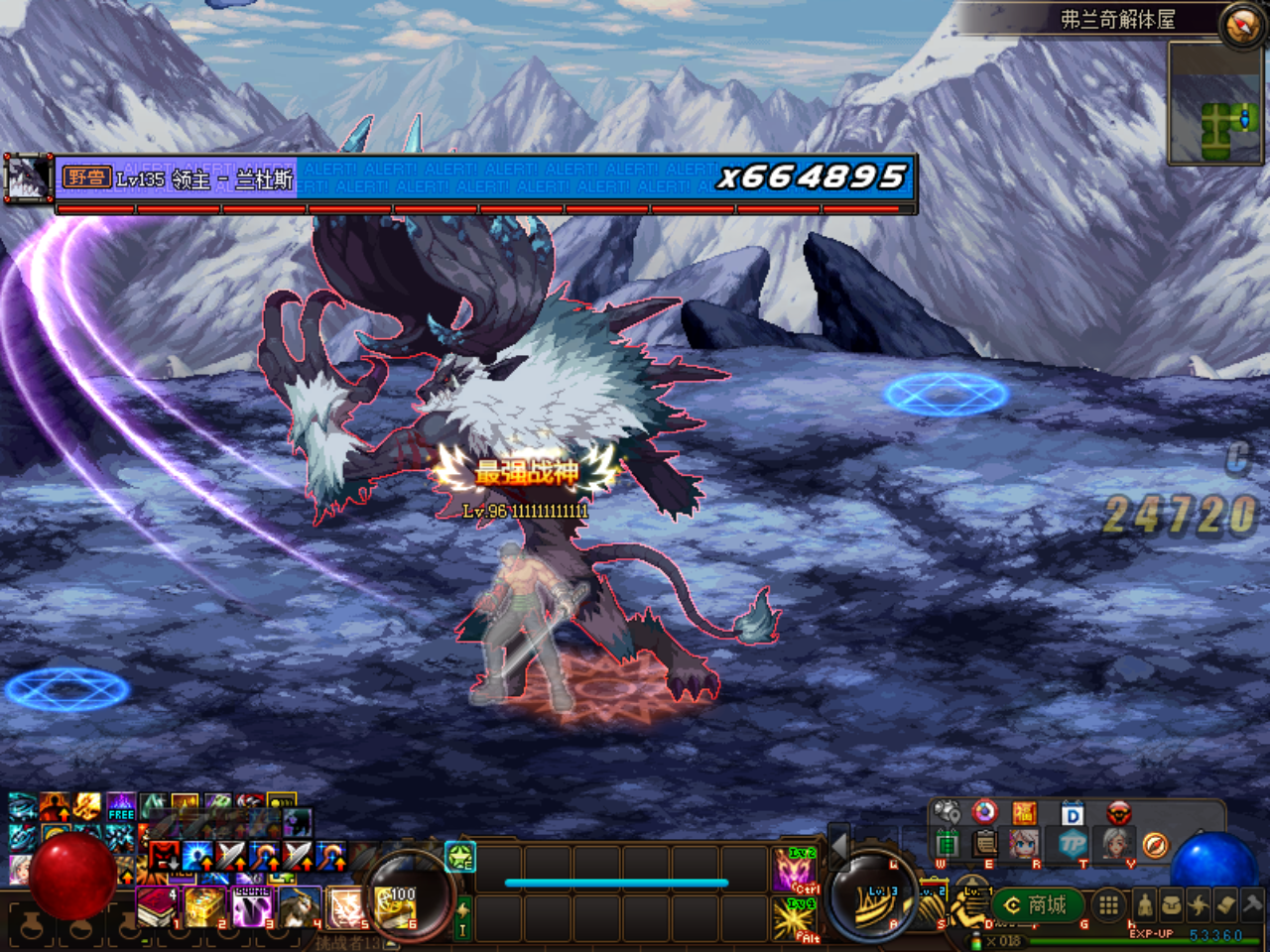Click the dungeon minimap
Screen dimensions: 1270x952
pyautogui.click(x=1214, y=102)
